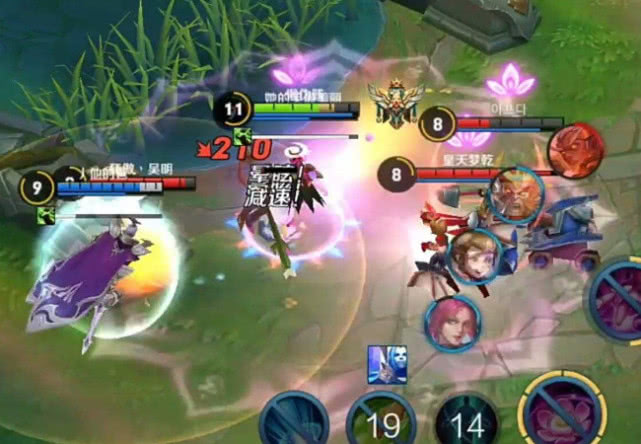Select the small blue masked-figure icon

(386, 365)
